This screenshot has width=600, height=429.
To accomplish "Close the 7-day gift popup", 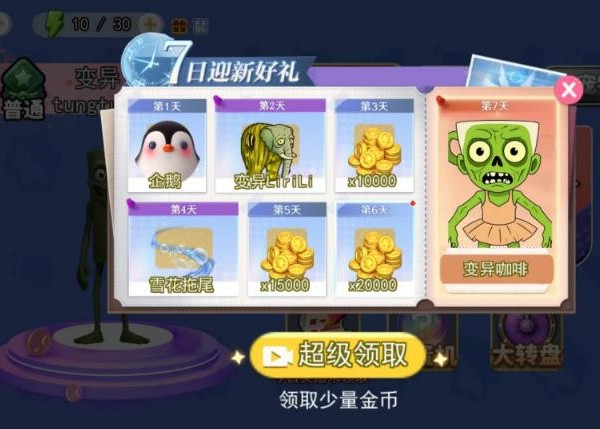I will pos(569,90).
